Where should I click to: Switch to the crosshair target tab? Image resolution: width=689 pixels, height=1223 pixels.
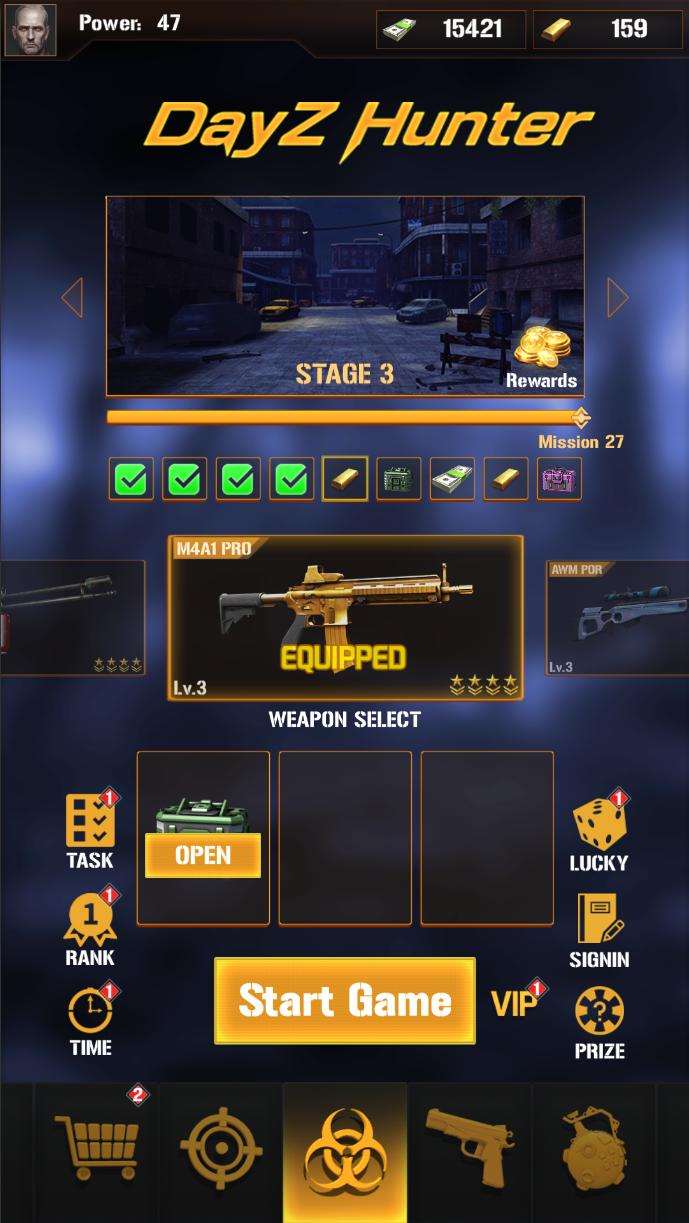tap(221, 1148)
